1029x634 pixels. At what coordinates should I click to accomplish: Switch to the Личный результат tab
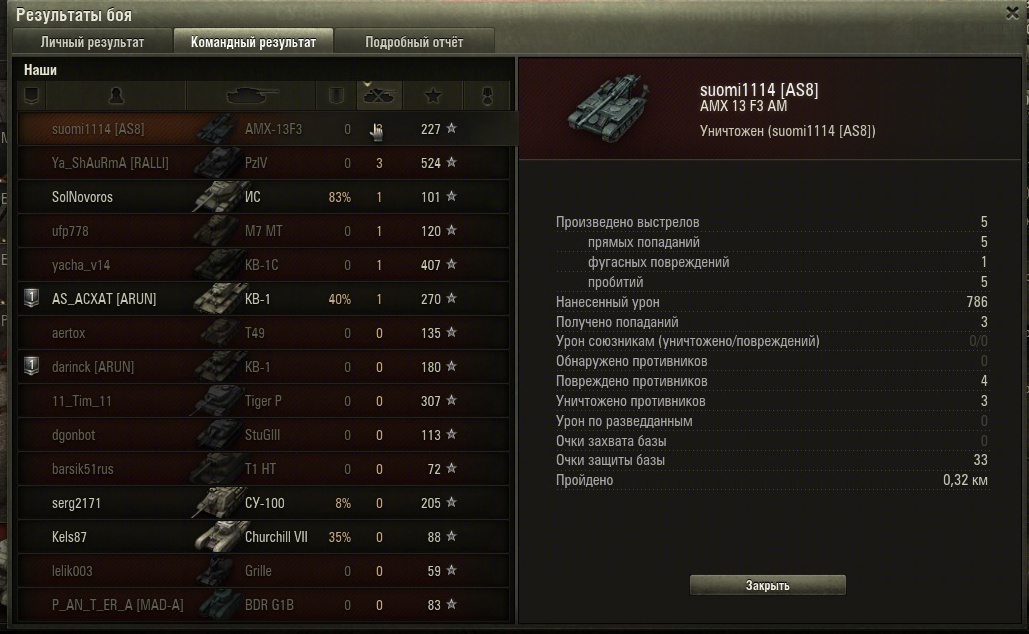coord(92,42)
